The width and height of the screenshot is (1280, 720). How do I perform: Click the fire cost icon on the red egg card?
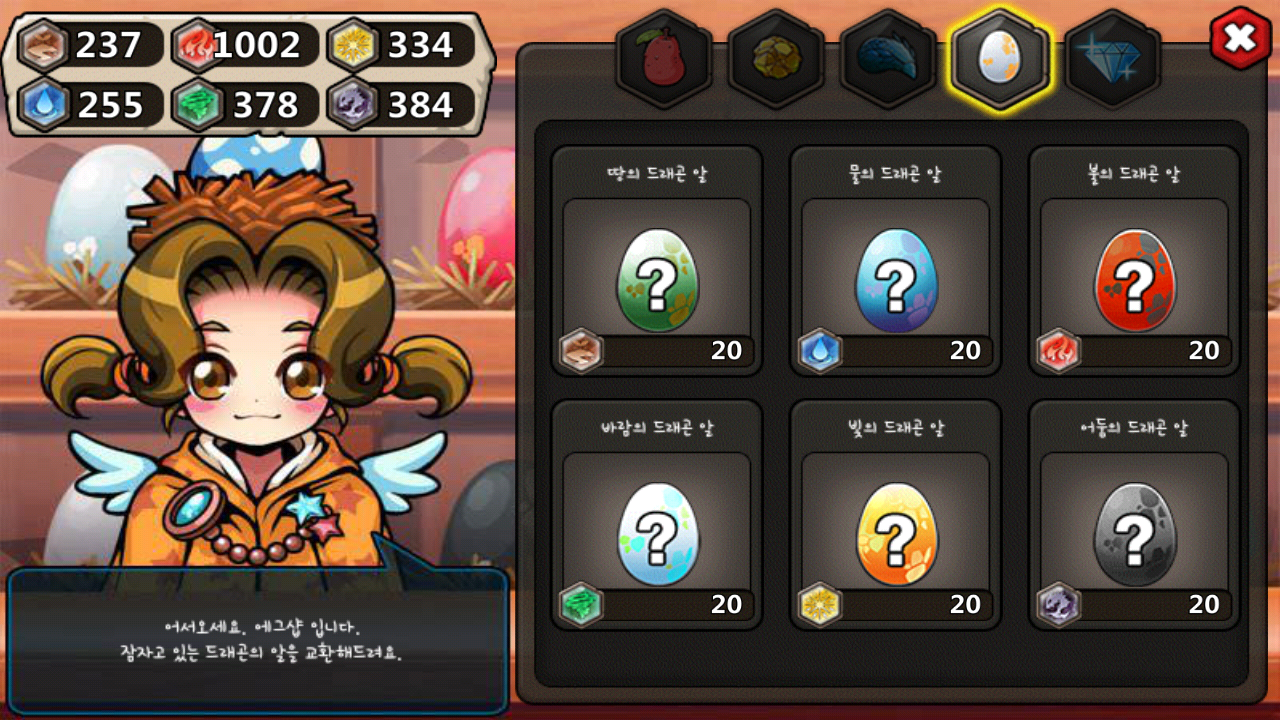[1056, 351]
